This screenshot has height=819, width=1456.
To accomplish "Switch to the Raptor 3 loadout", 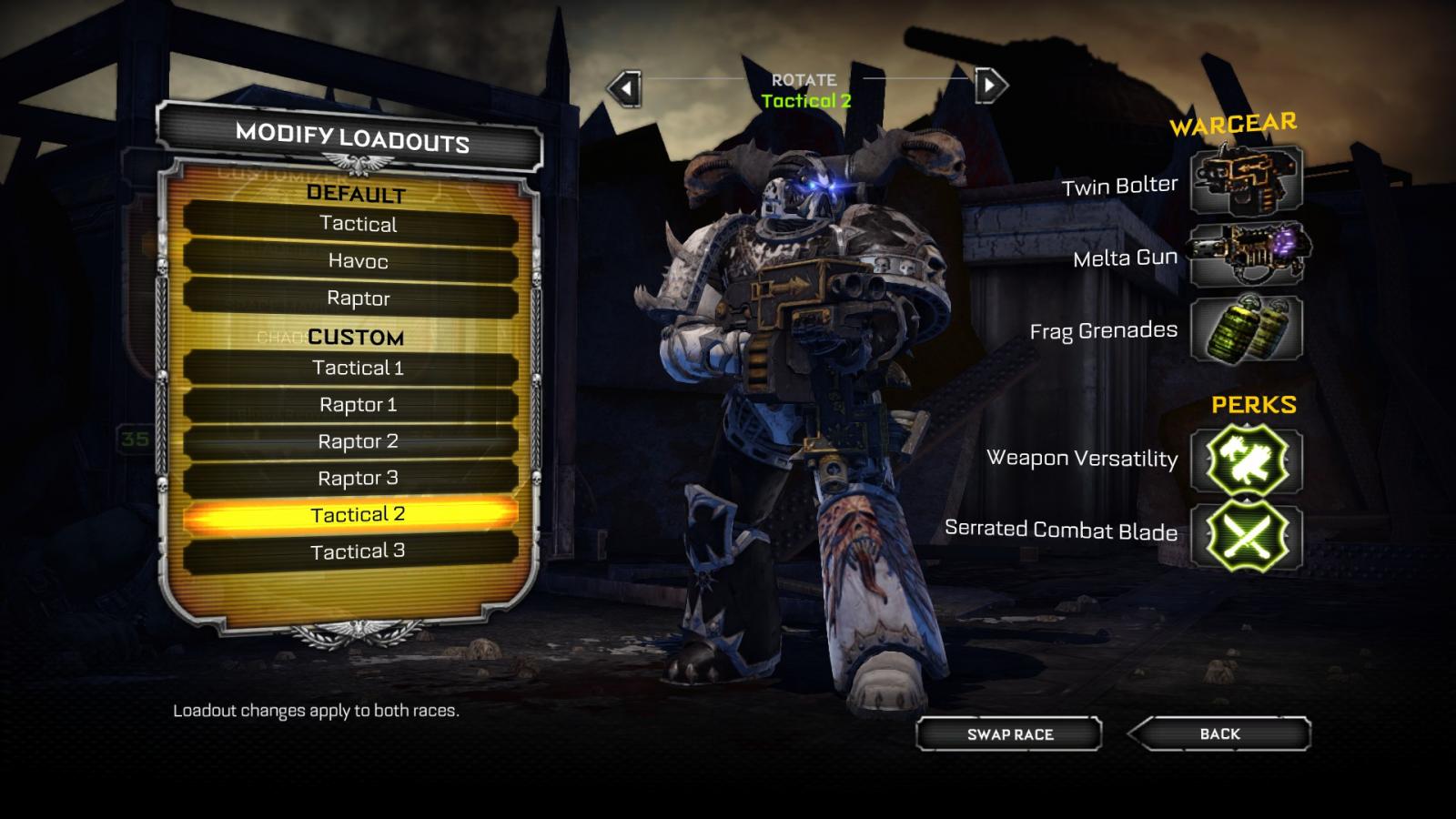I will (357, 478).
